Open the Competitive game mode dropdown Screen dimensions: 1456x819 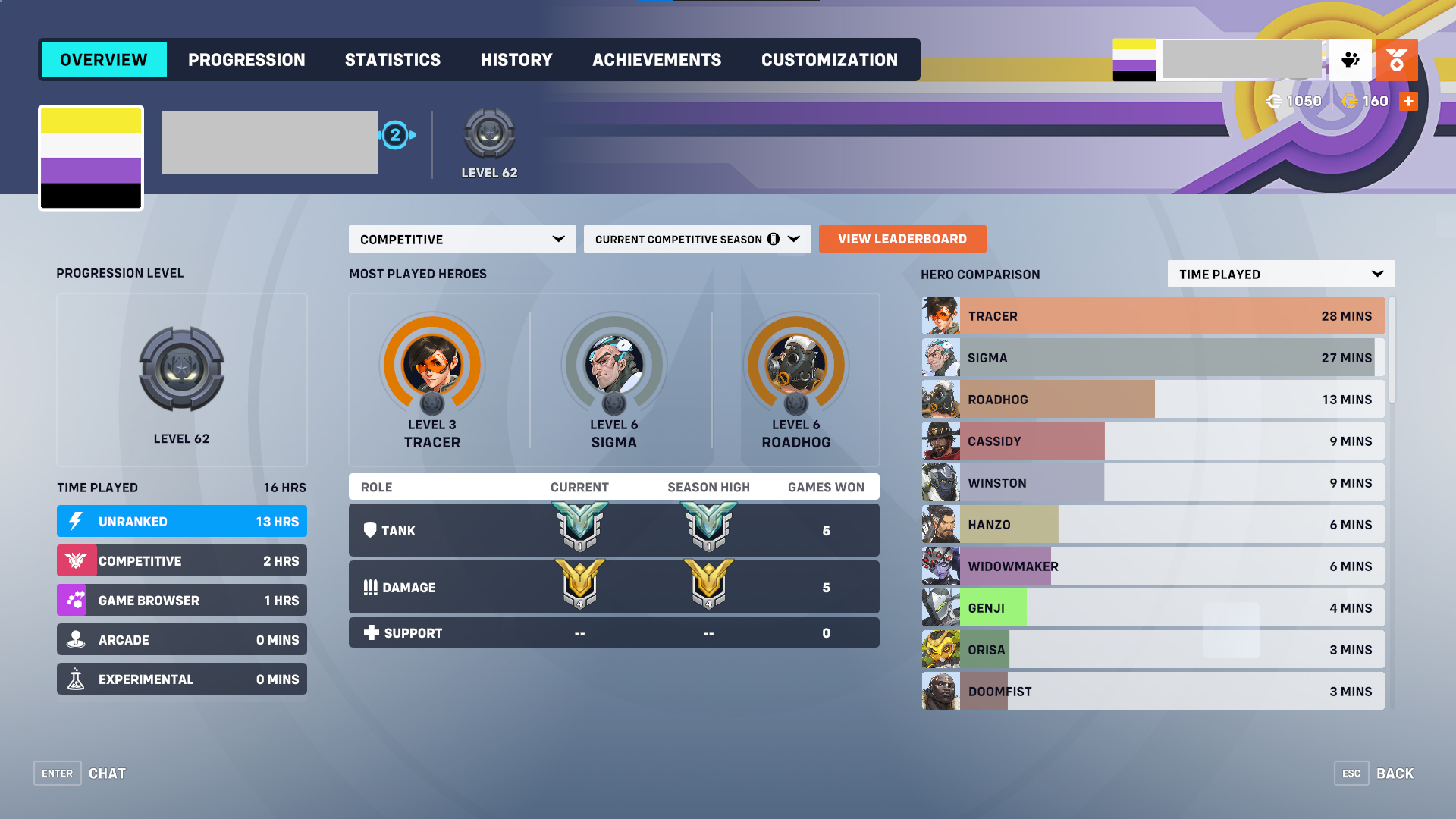pos(461,239)
